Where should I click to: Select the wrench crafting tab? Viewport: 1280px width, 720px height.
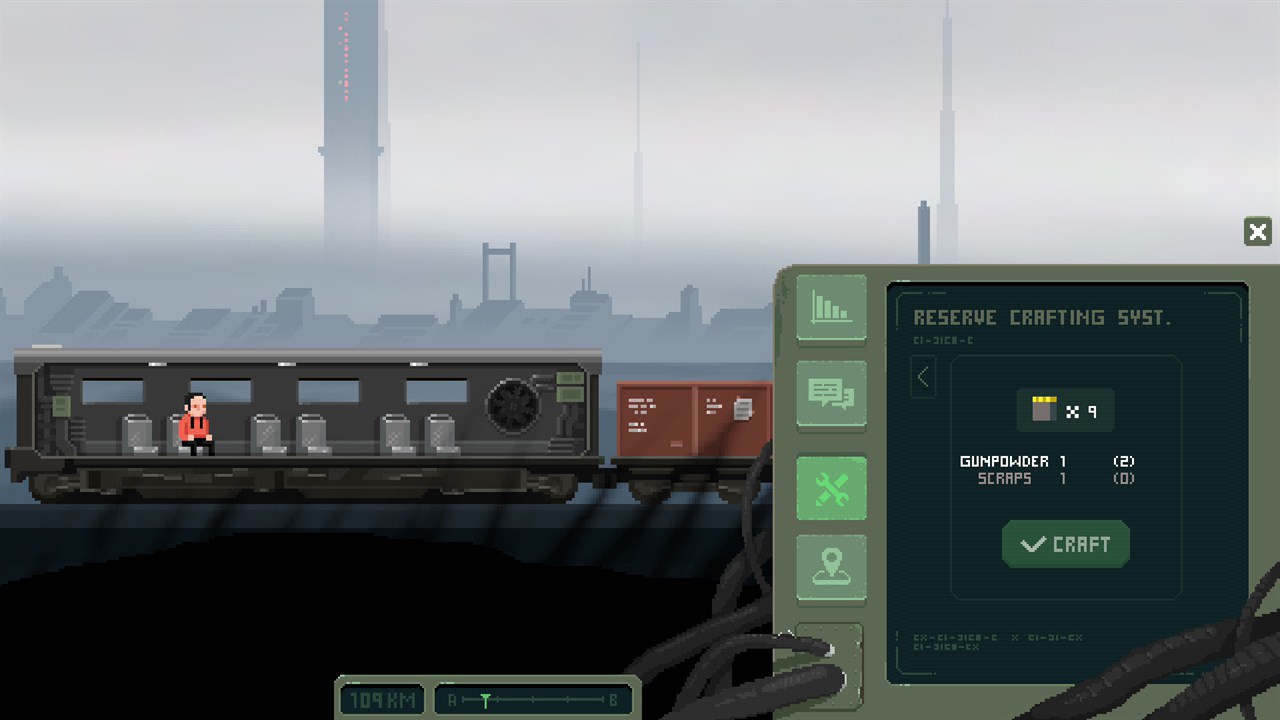(x=831, y=488)
